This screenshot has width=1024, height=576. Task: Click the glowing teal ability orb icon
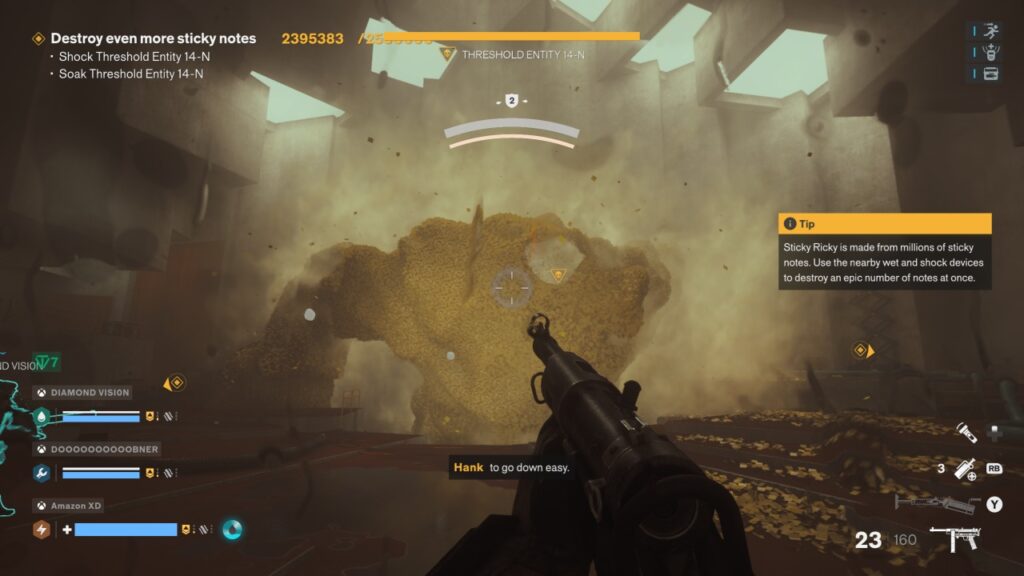click(231, 529)
